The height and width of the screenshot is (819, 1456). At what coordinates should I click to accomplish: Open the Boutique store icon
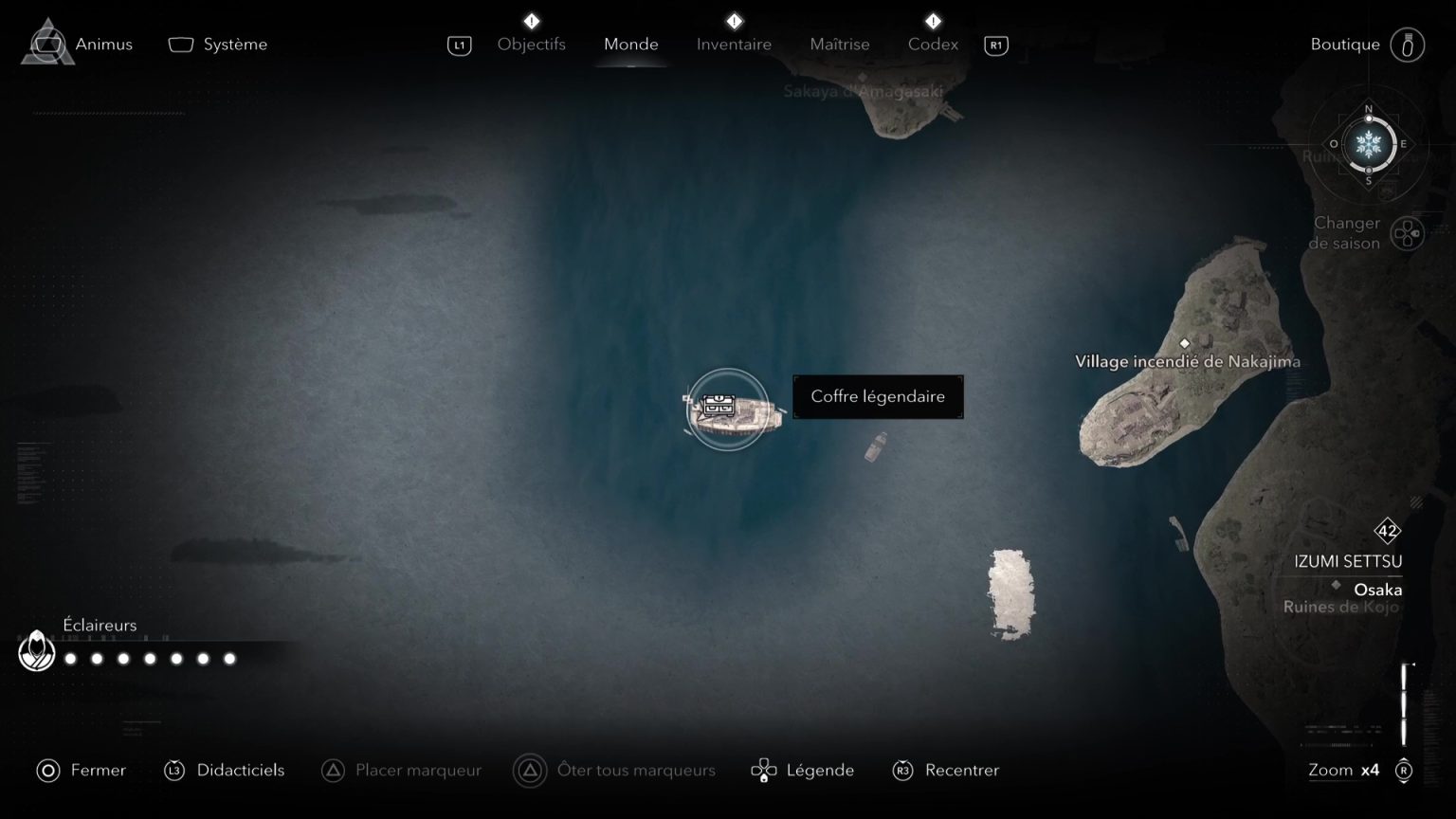[1409, 44]
